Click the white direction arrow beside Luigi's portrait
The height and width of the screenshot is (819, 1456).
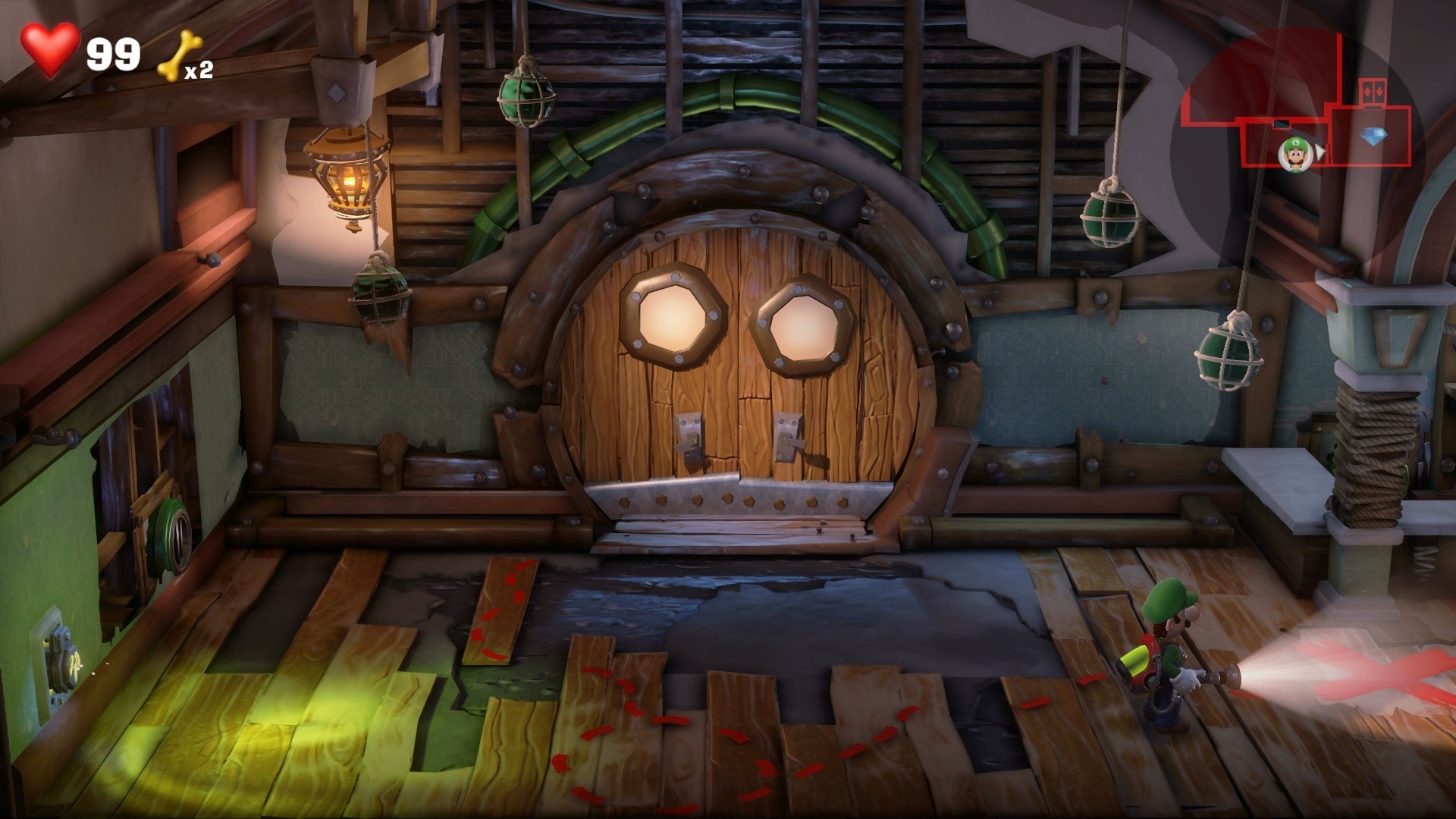coord(1321,152)
